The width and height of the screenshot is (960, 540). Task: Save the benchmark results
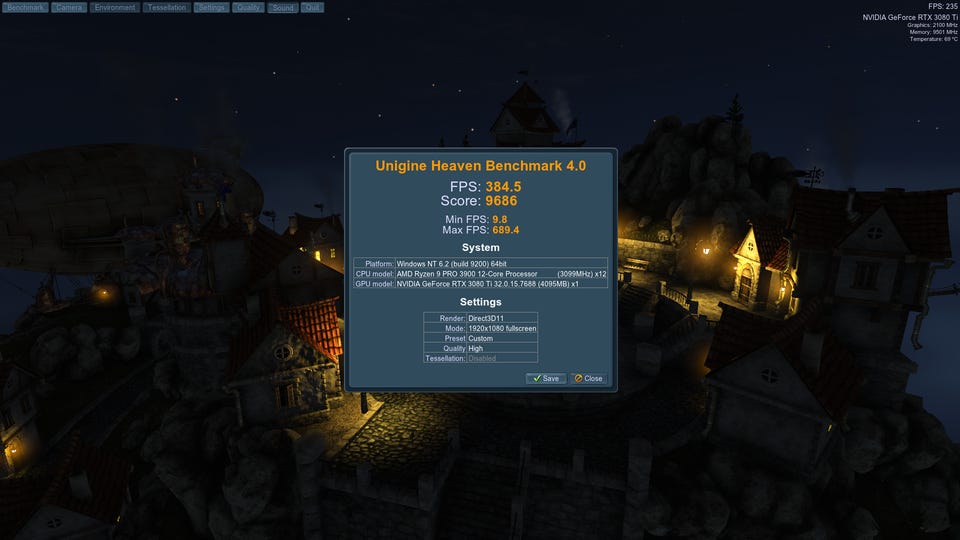click(x=546, y=378)
